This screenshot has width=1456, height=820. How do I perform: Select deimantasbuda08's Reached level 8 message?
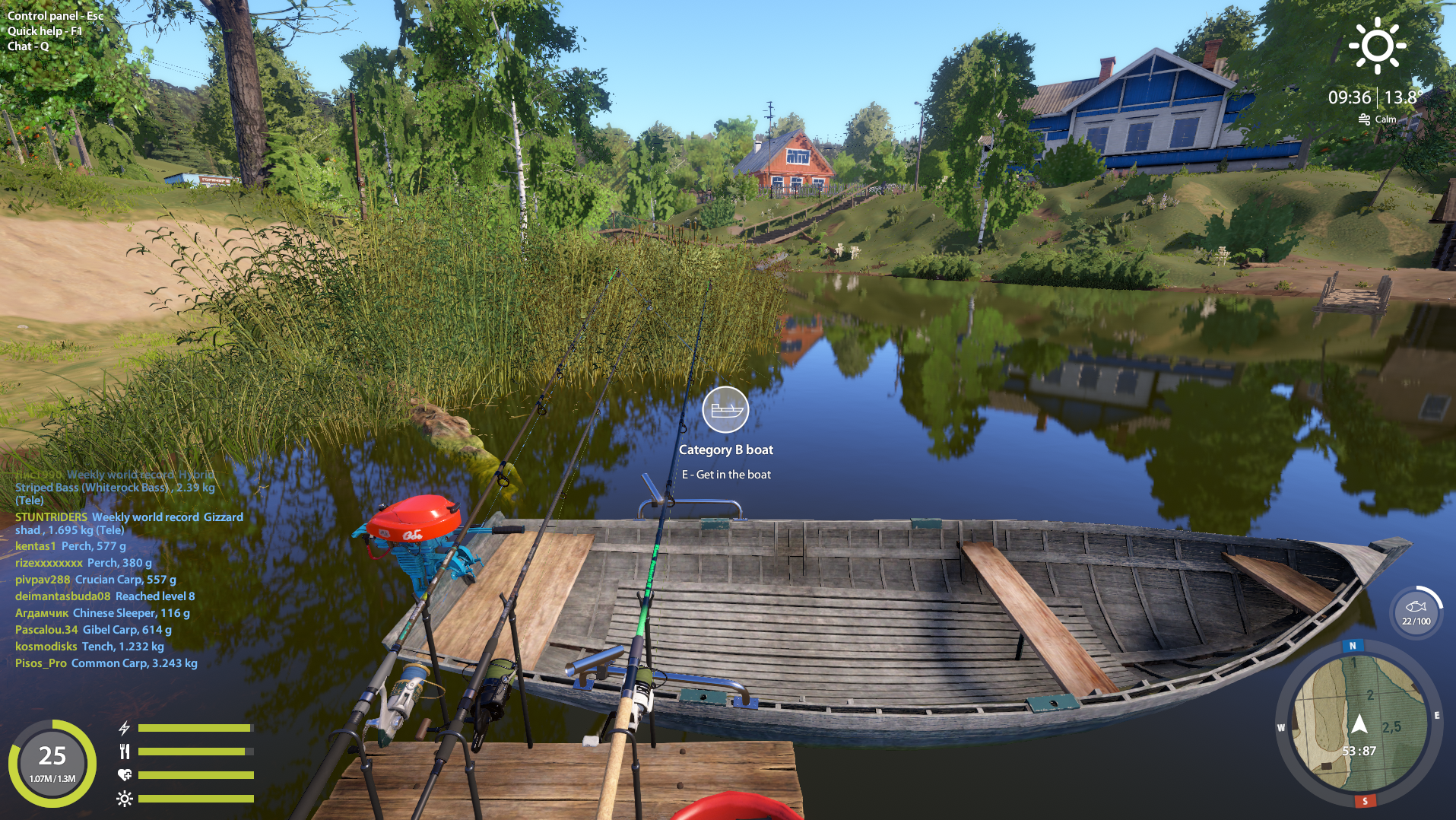105,596
